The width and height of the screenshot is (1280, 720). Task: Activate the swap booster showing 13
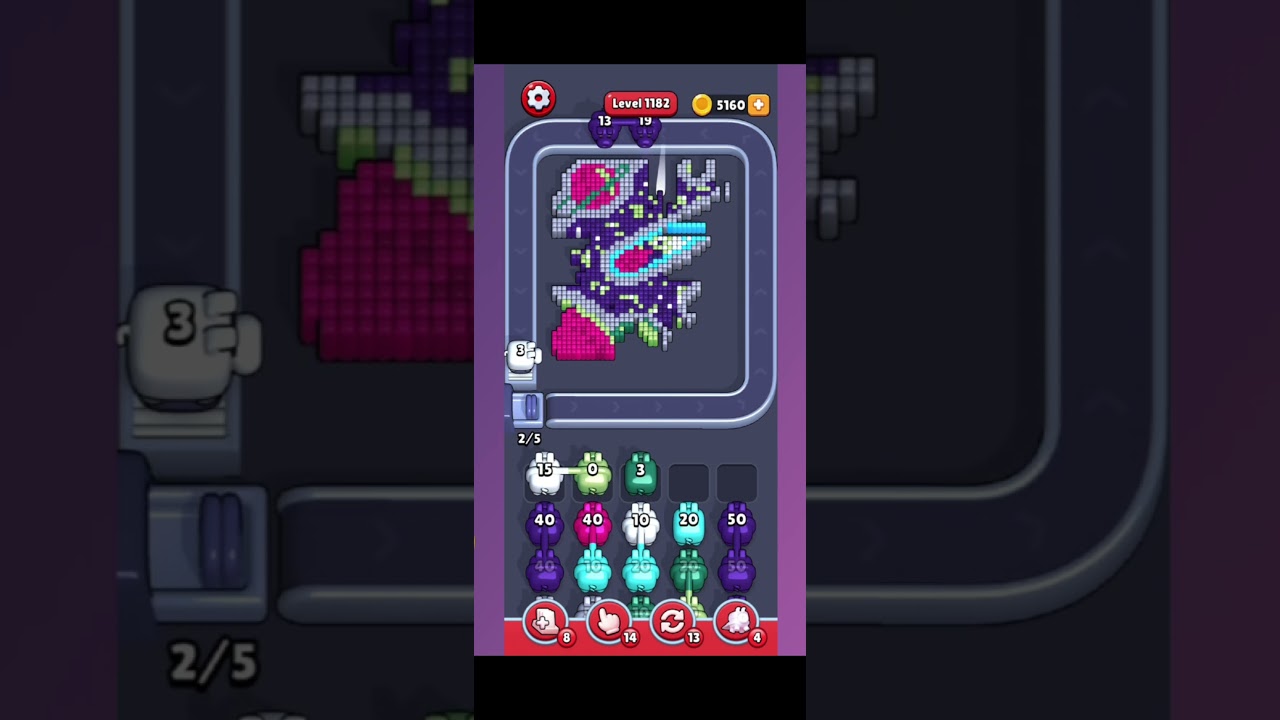[x=672, y=622]
